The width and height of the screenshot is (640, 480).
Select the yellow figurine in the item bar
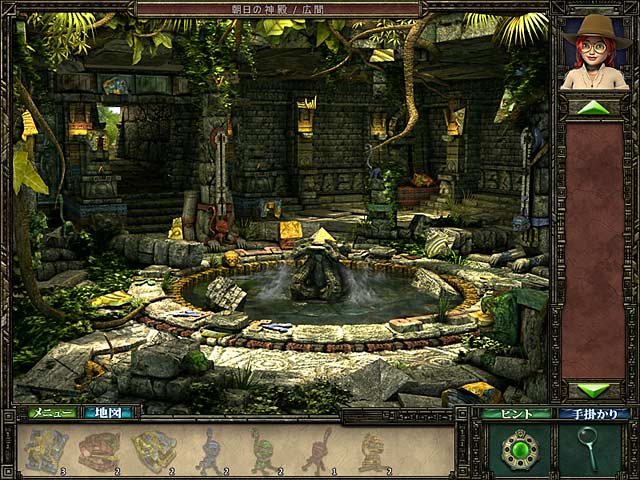click(x=372, y=449)
